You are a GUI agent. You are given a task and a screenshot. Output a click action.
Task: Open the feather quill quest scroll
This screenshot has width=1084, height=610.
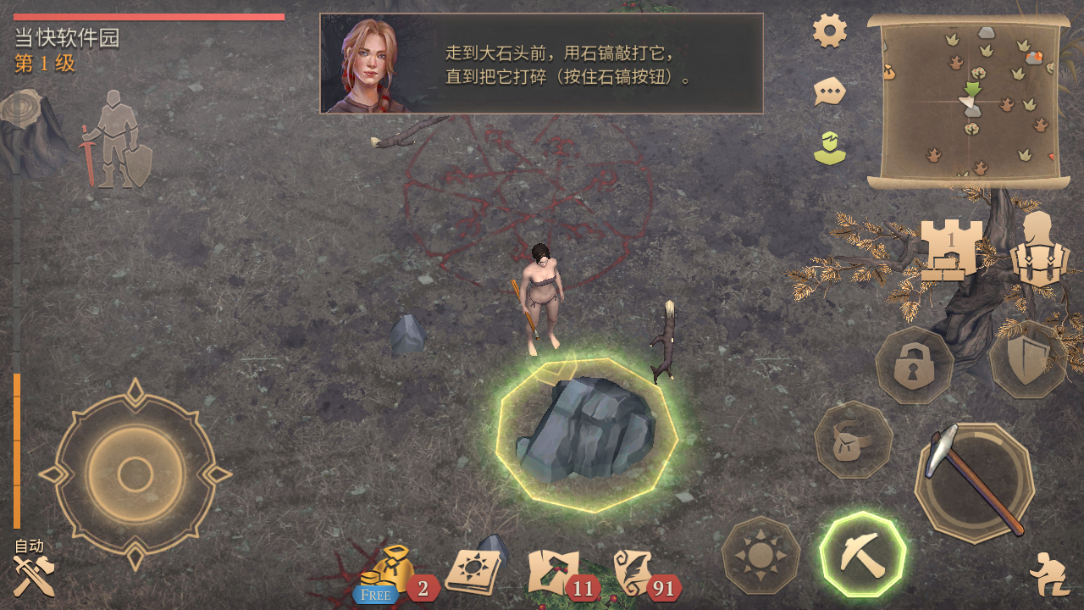[x=635, y=572]
